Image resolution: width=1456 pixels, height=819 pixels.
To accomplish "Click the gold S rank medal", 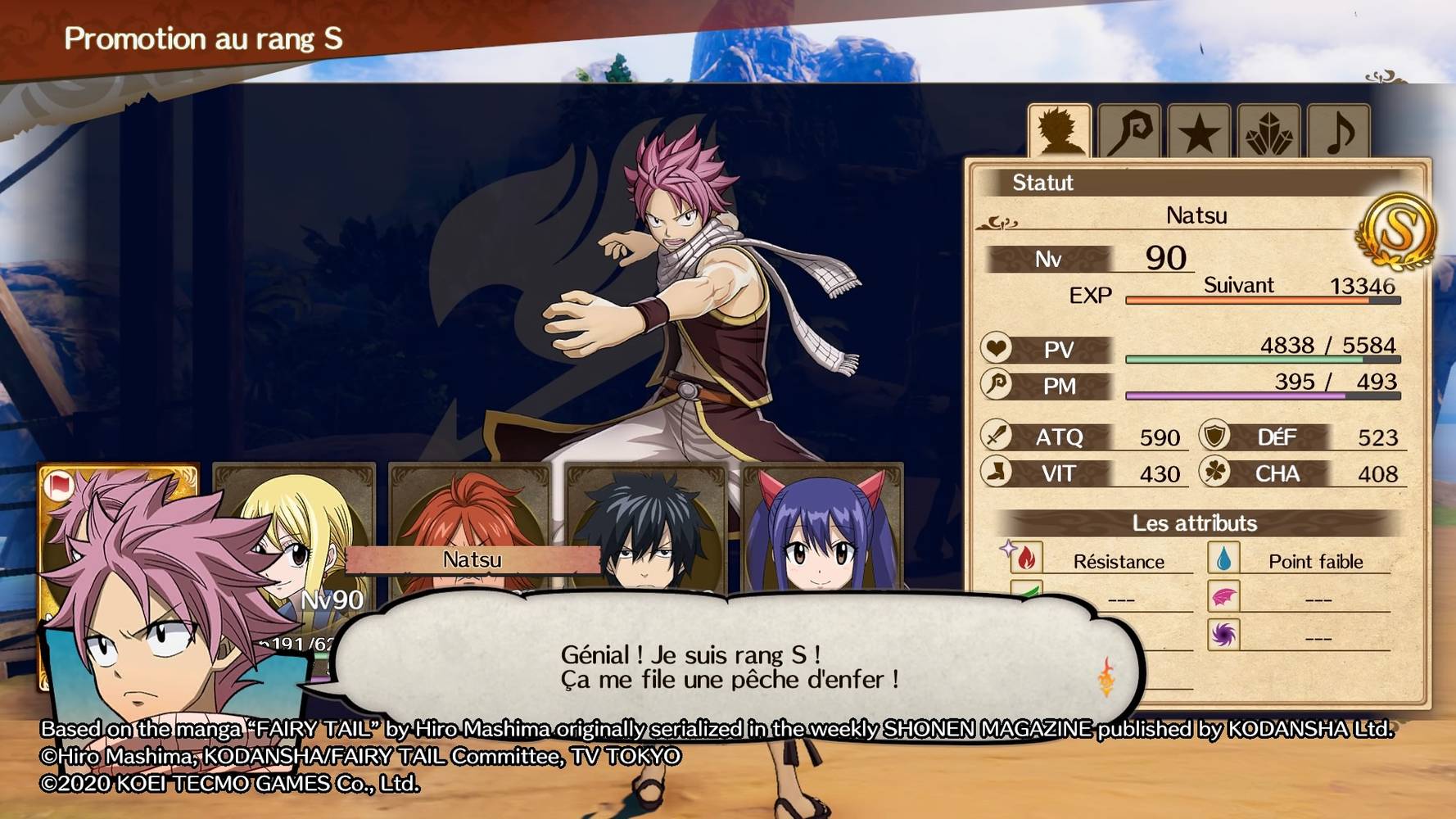I will [x=1398, y=232].
